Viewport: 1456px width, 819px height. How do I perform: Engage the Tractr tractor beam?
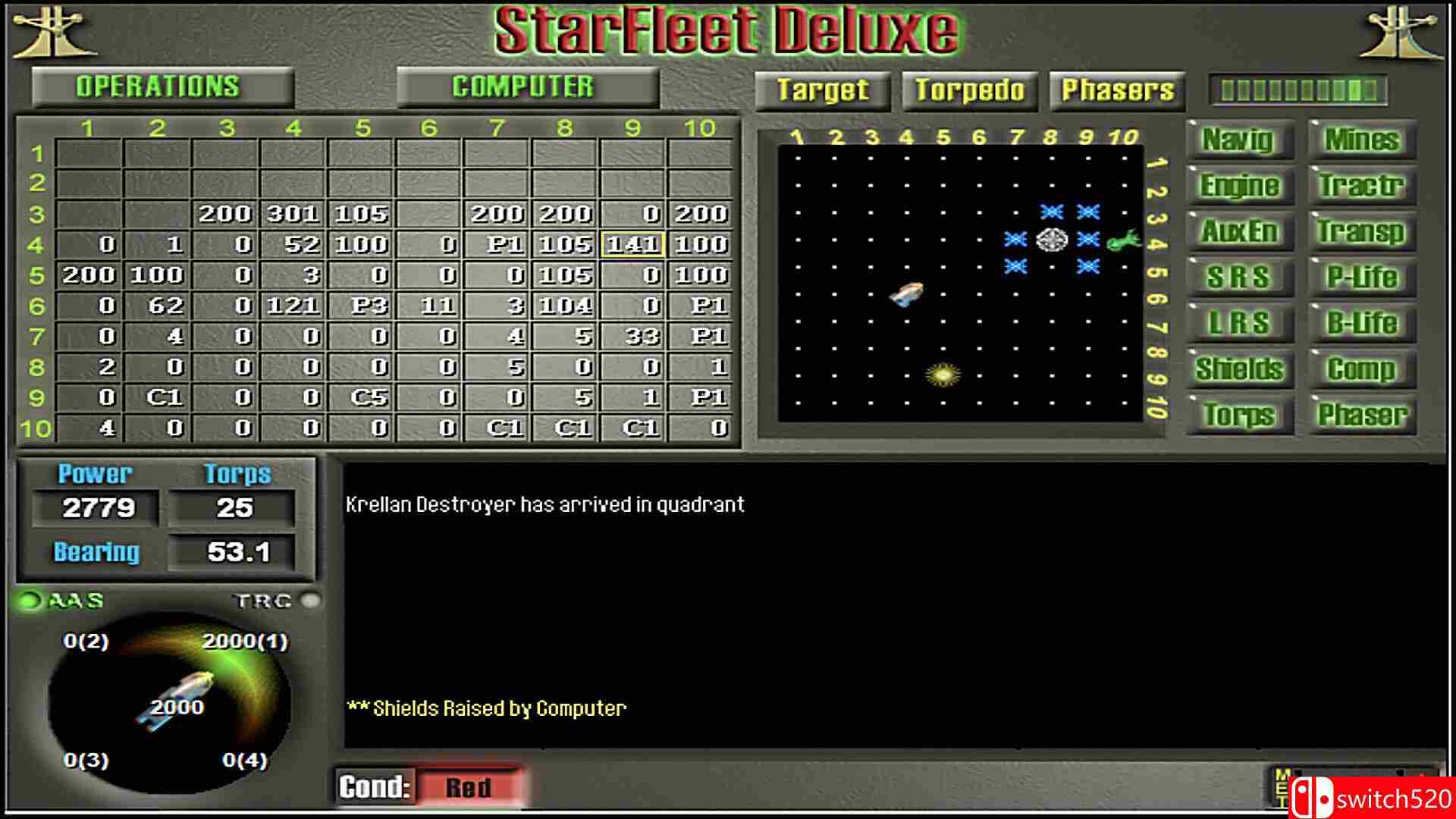(1361, 187)
